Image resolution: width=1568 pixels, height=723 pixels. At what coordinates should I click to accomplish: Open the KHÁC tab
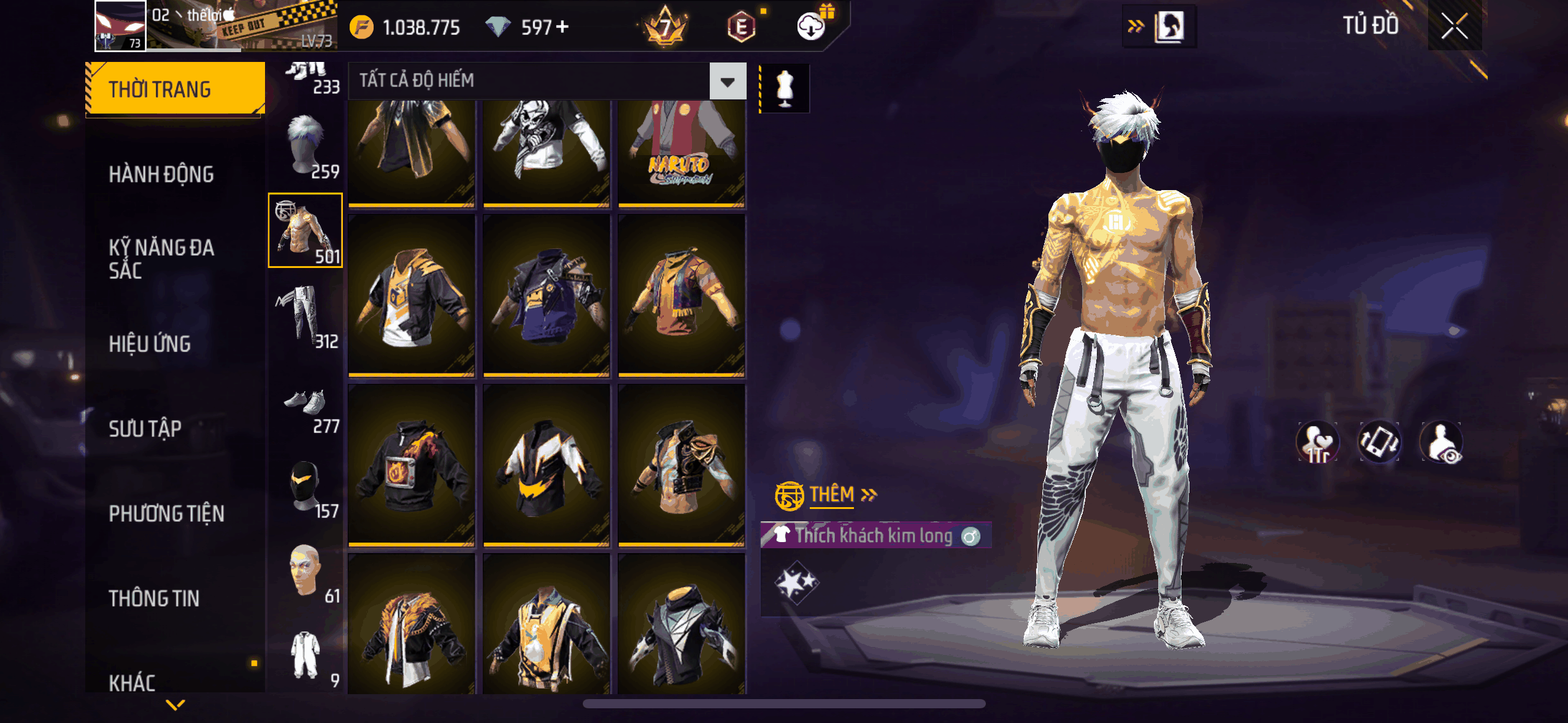point(132,682)
